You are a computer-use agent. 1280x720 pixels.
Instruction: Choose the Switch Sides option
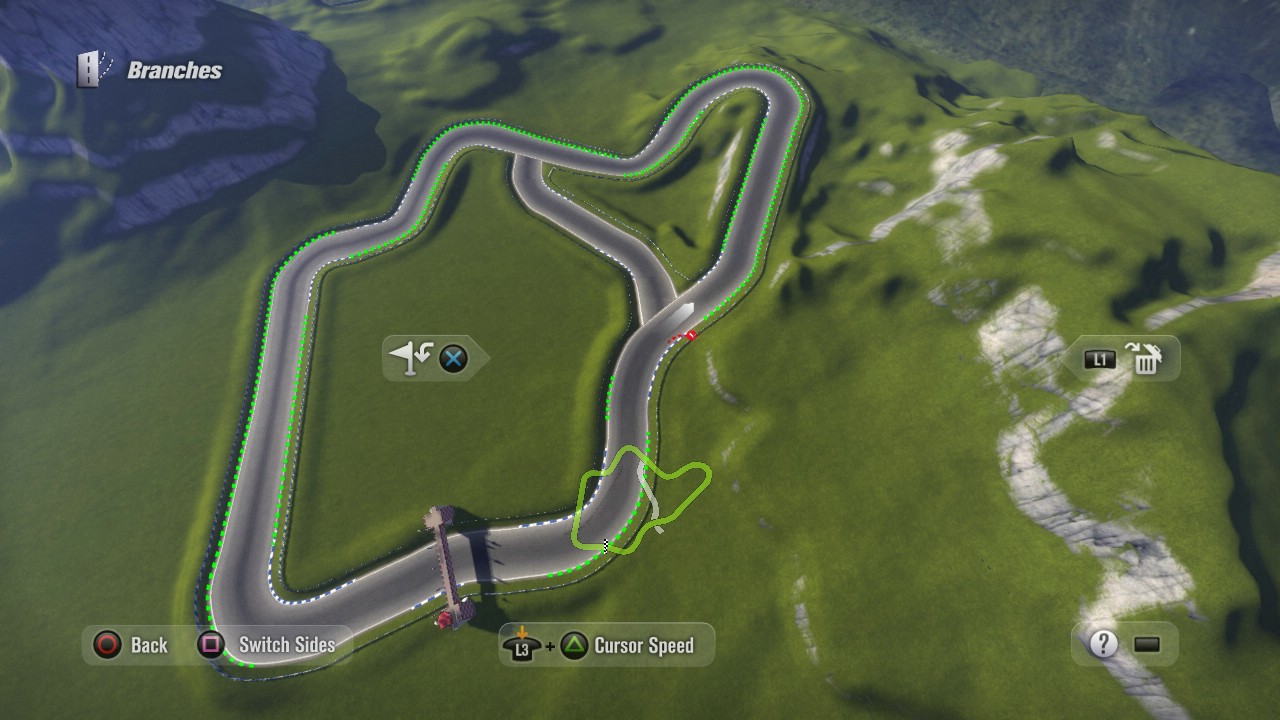tap(286, 645)
